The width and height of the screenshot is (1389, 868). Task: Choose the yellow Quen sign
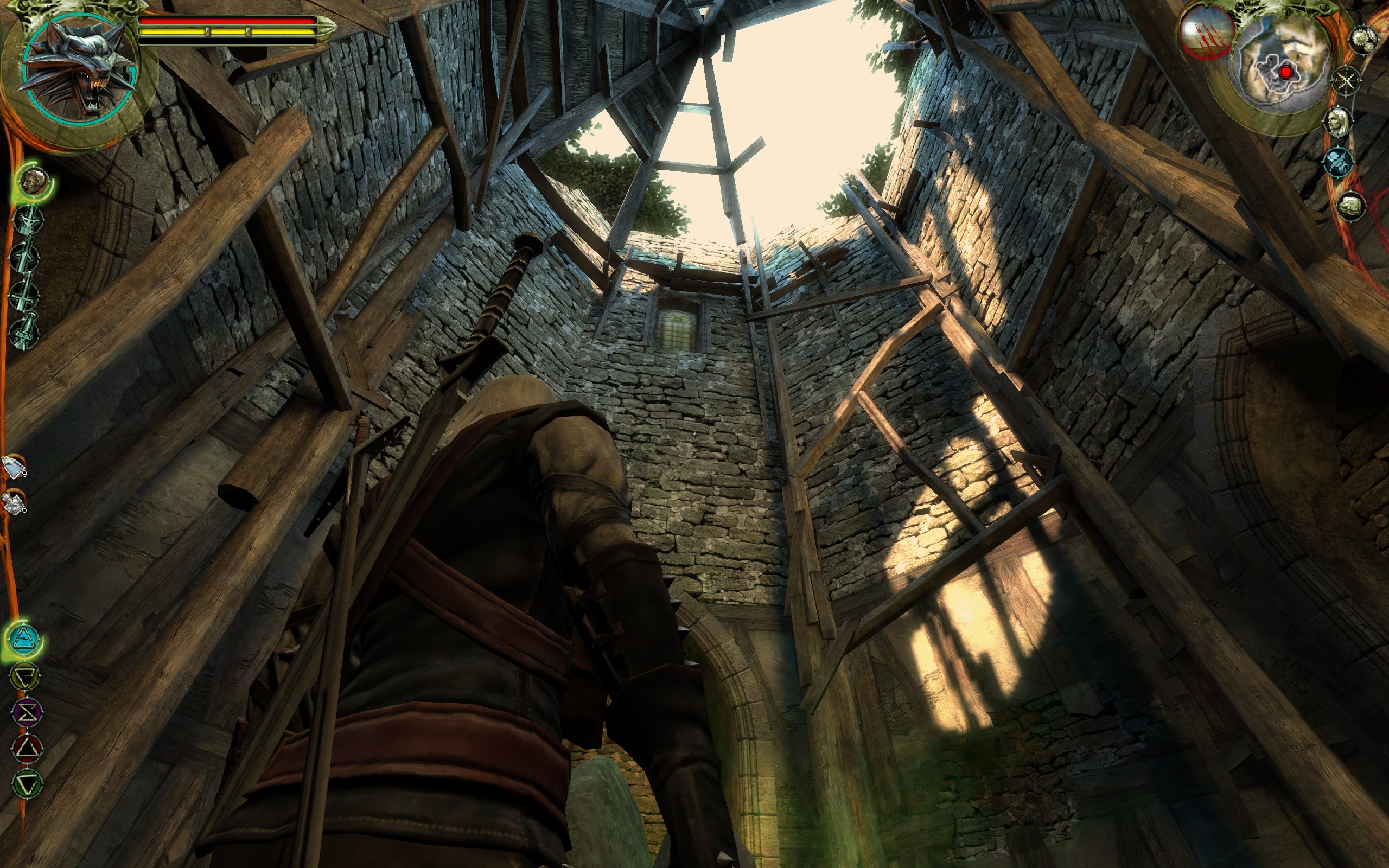click(26, 676)
